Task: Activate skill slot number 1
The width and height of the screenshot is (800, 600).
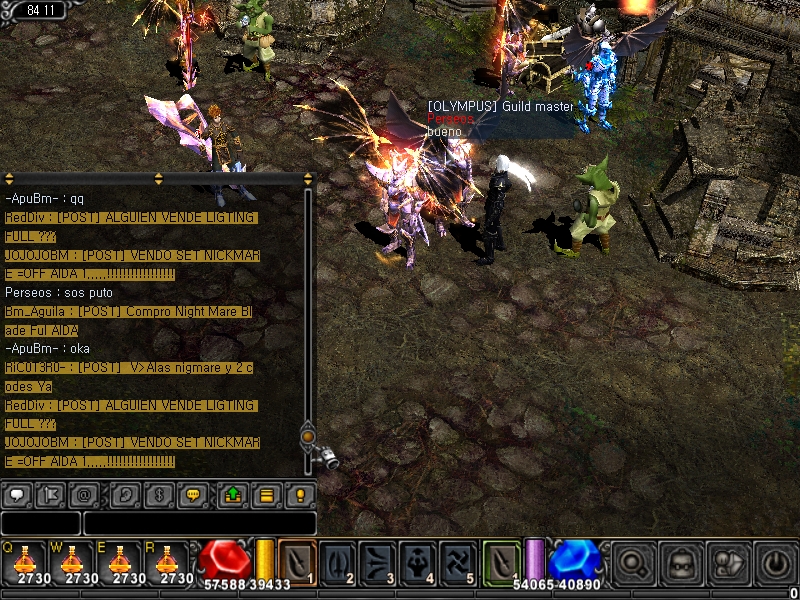Action: pyautogui.click(x=298, y=561)
